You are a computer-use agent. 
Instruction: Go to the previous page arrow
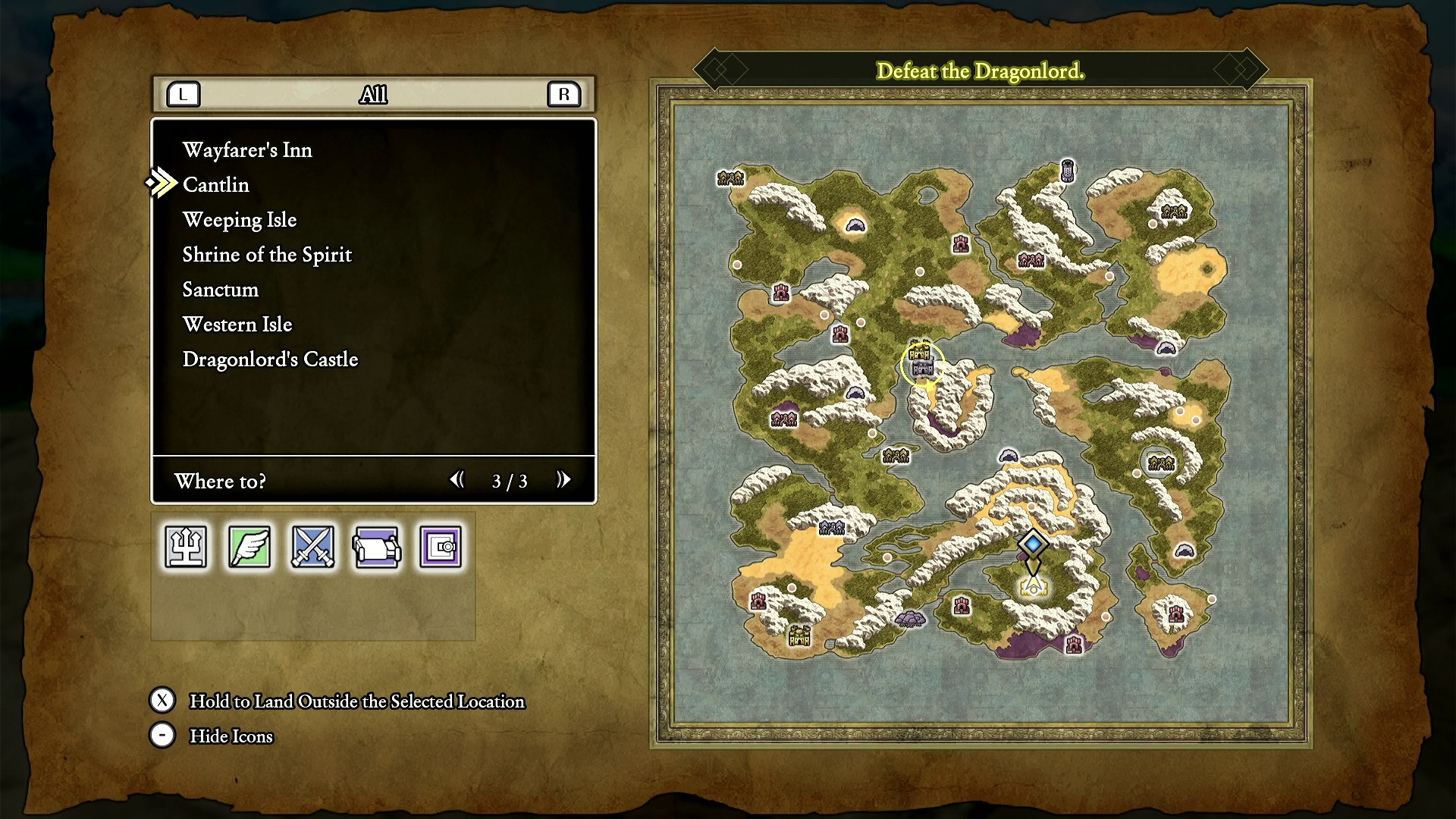pyautogui.click(x=457, y=480)
